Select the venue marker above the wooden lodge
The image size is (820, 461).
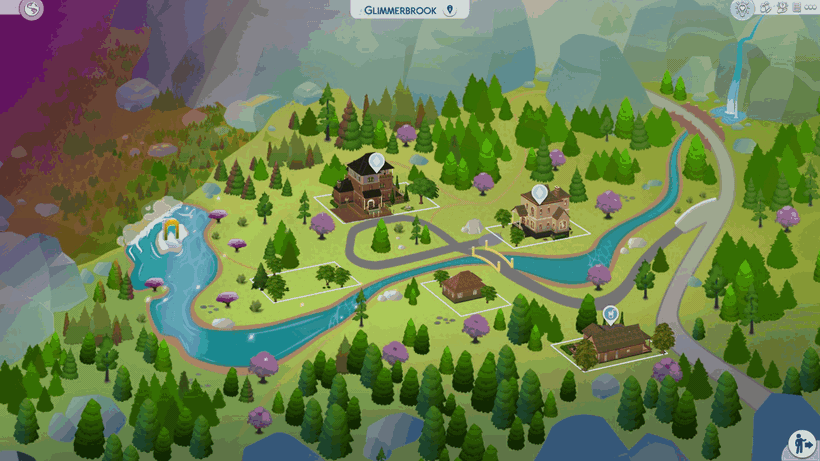[611, 314]
